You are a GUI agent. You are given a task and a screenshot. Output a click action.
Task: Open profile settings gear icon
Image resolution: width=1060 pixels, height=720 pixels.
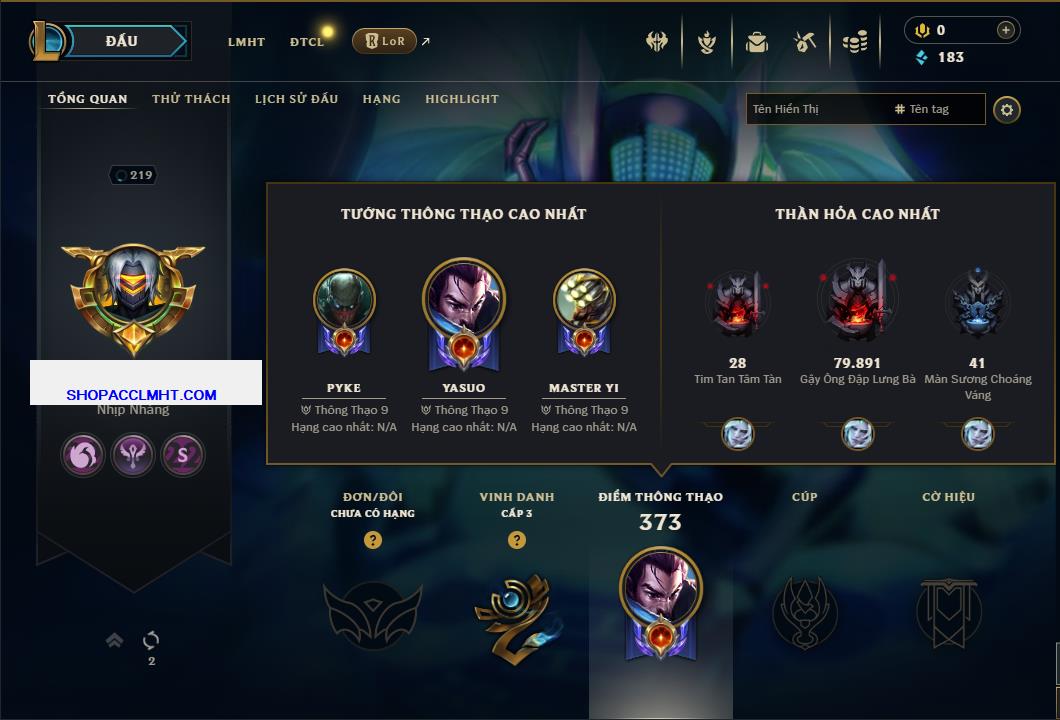(x=1007, y=109)
